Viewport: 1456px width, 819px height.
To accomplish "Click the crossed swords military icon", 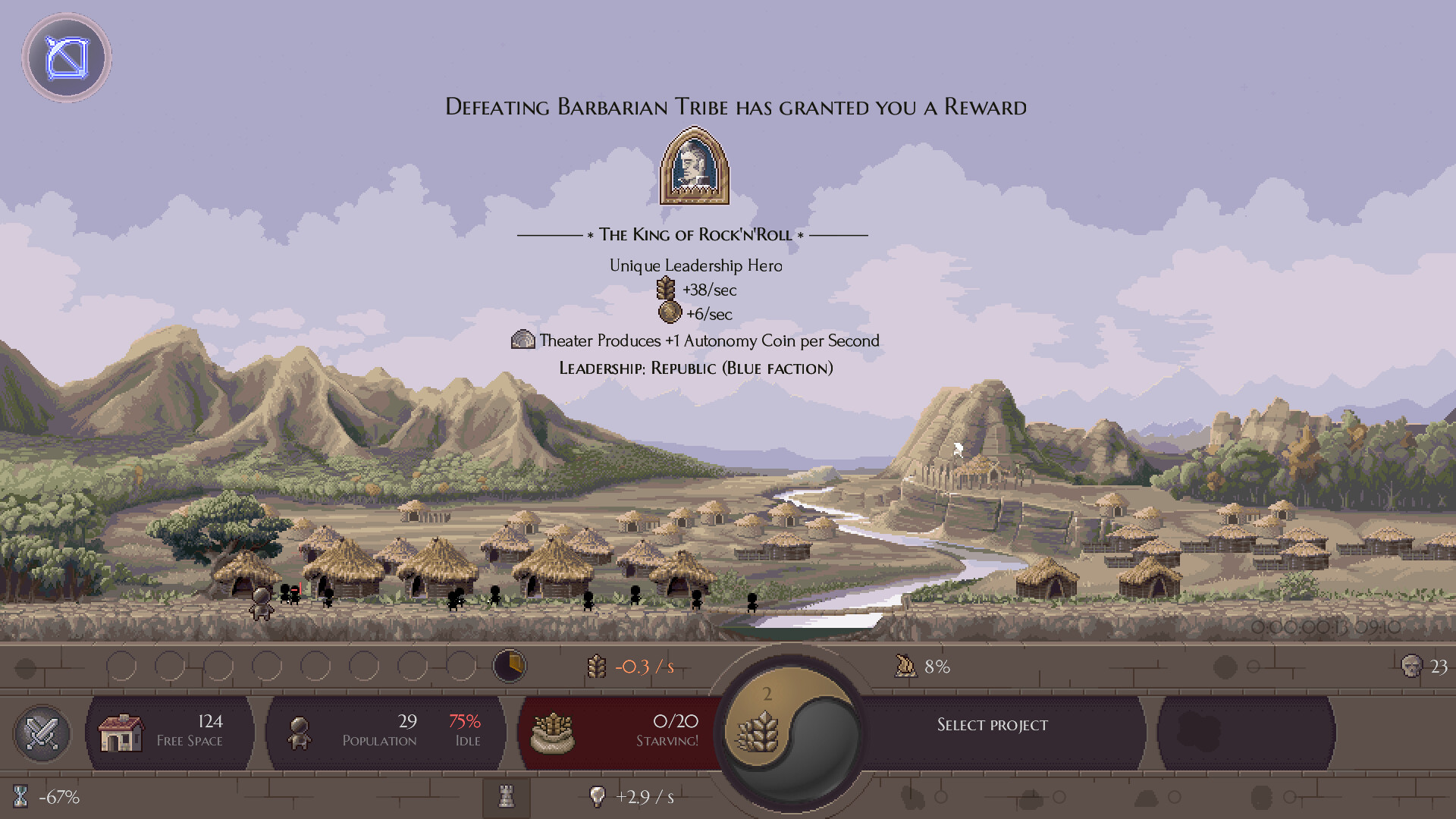I will coord(42,733).
